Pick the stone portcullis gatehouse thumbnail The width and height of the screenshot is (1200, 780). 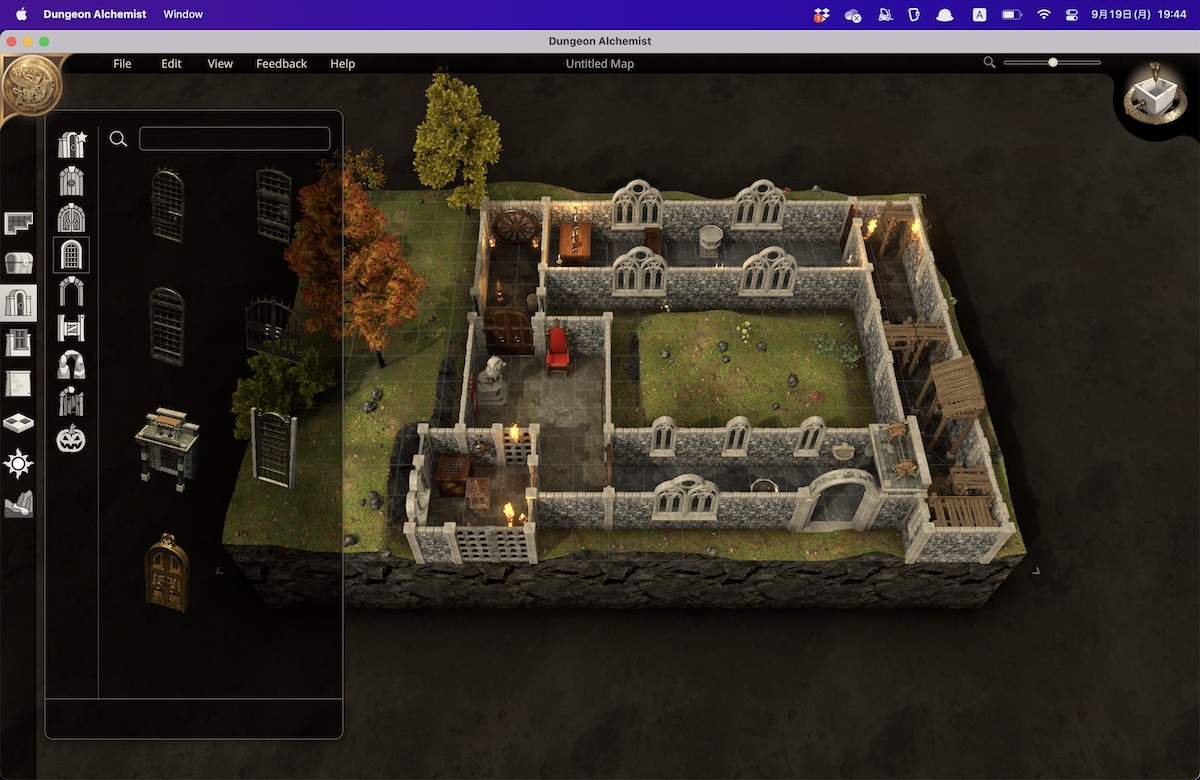click(x=167, y=448)
